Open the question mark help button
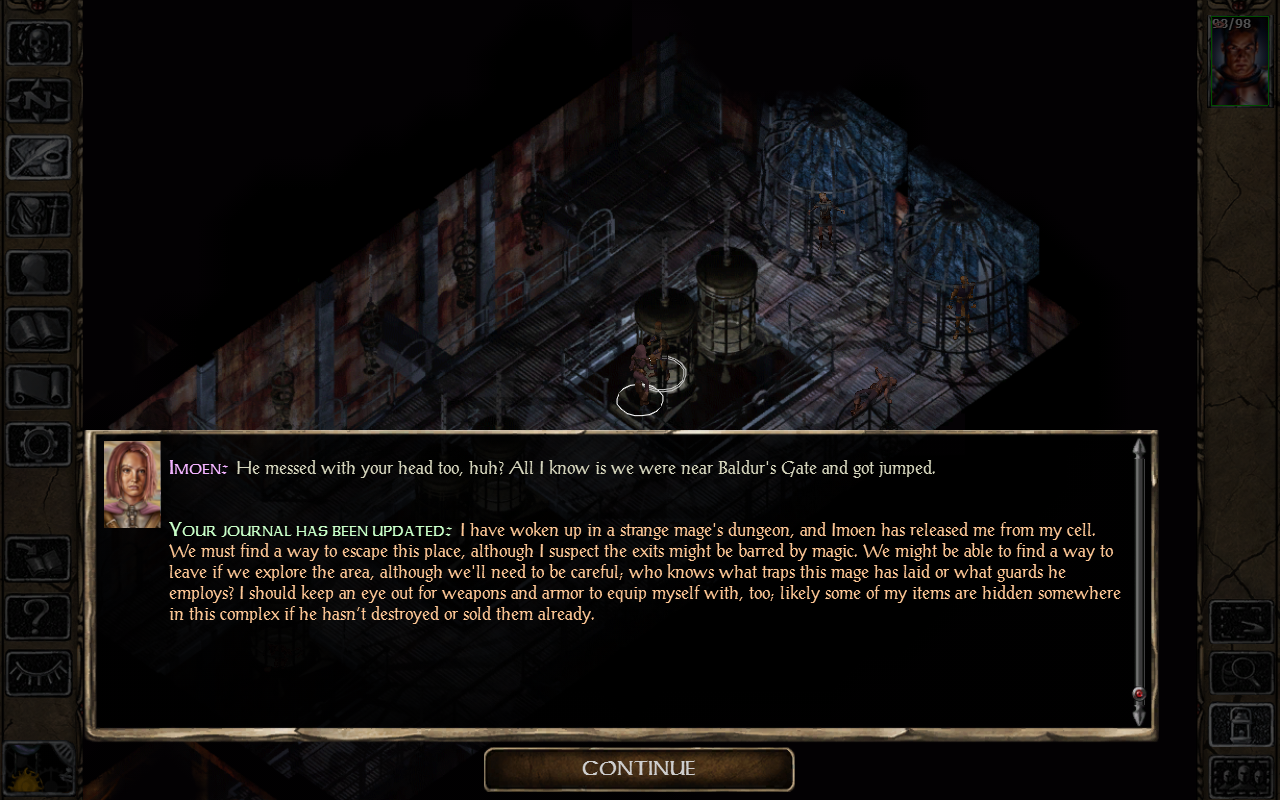1280x800 pixels. [39, 615]
